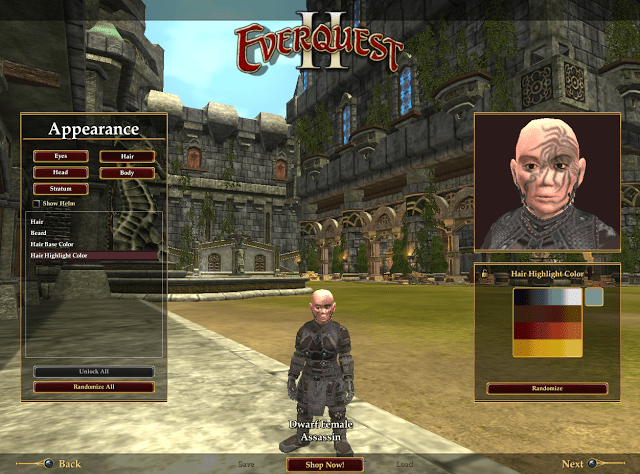Toggle the padlock on Hair Highlight Color
The image size is (640, 474).
485,273
